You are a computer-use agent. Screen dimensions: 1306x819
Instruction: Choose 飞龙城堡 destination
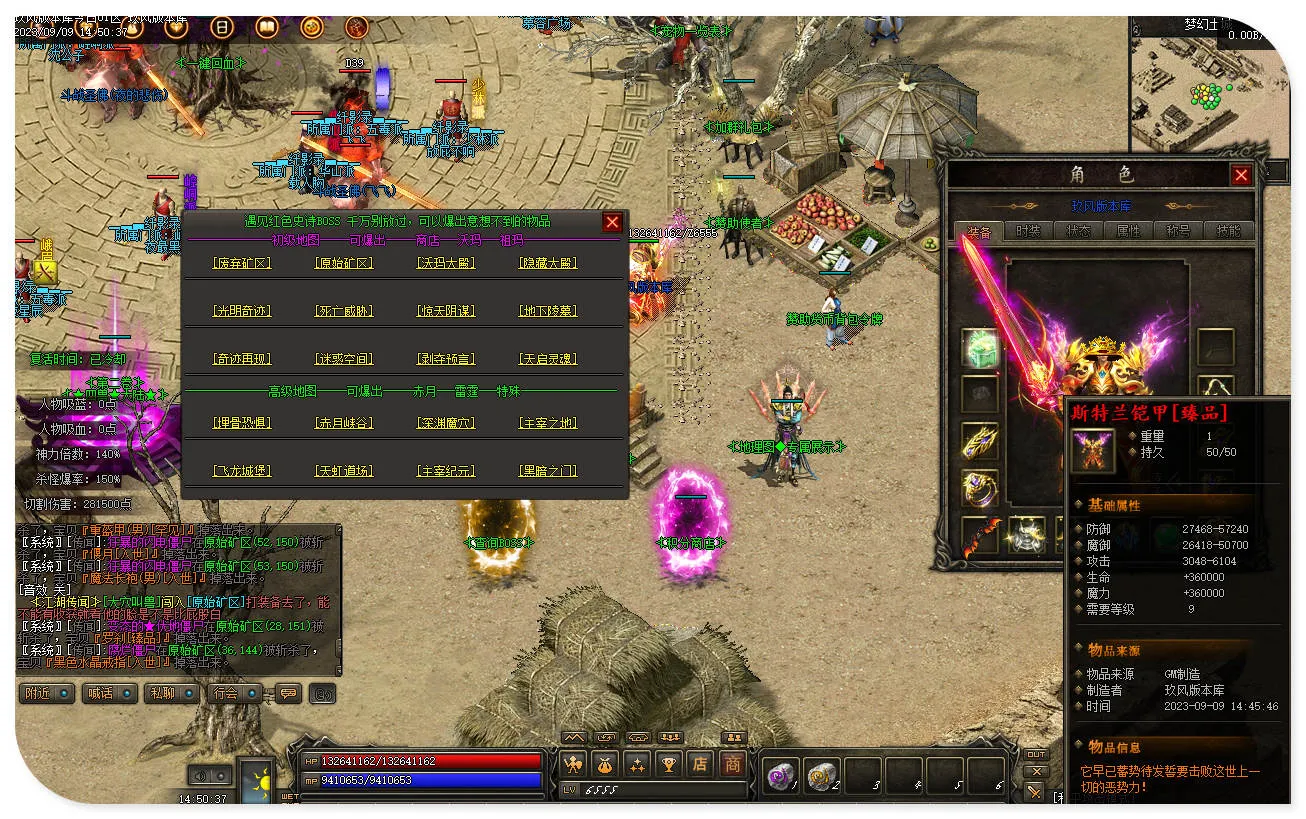(242, 471)
